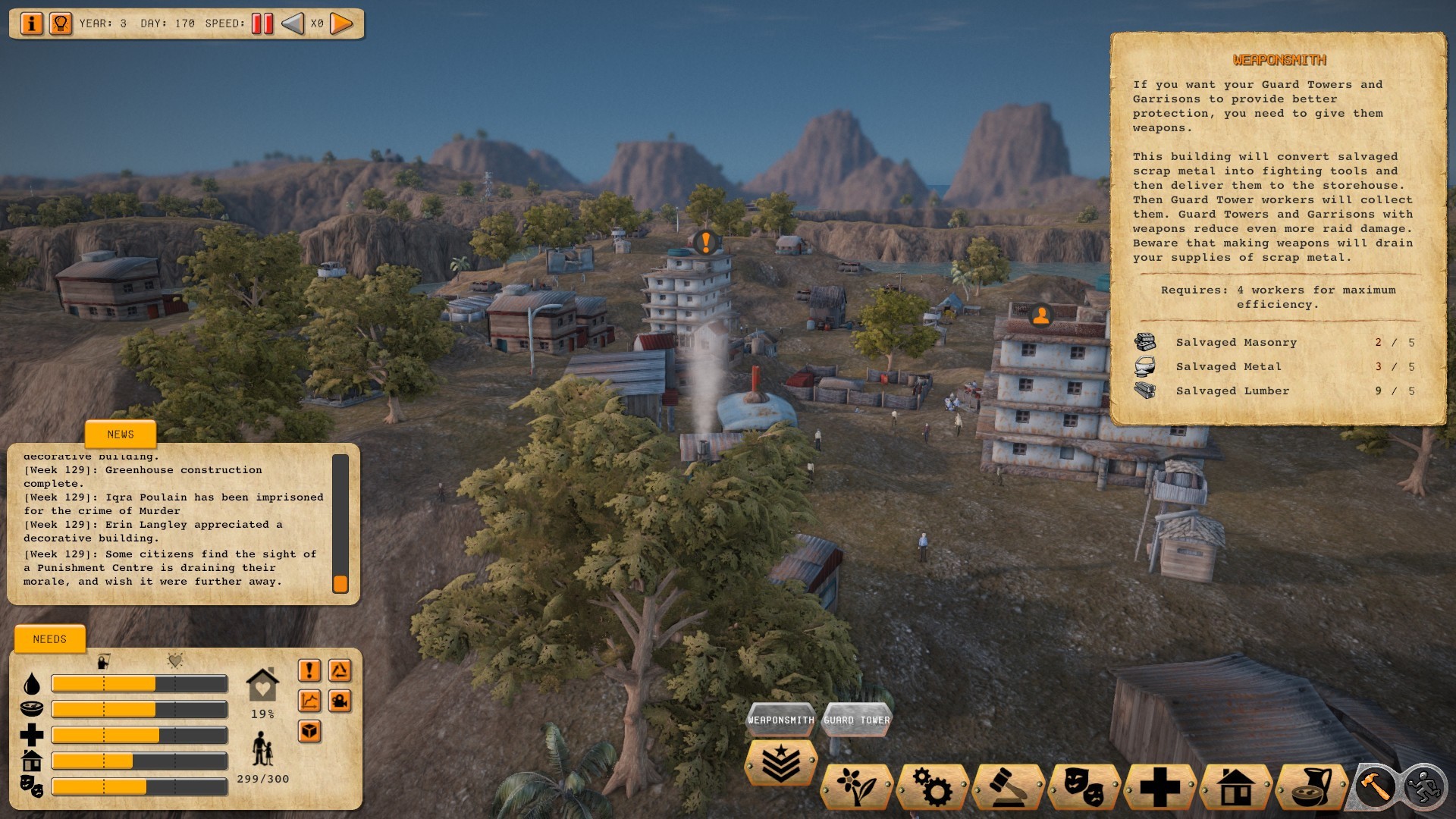Open the storage cube button
Screen dimensions: 1456x819
tap(309, 731)
